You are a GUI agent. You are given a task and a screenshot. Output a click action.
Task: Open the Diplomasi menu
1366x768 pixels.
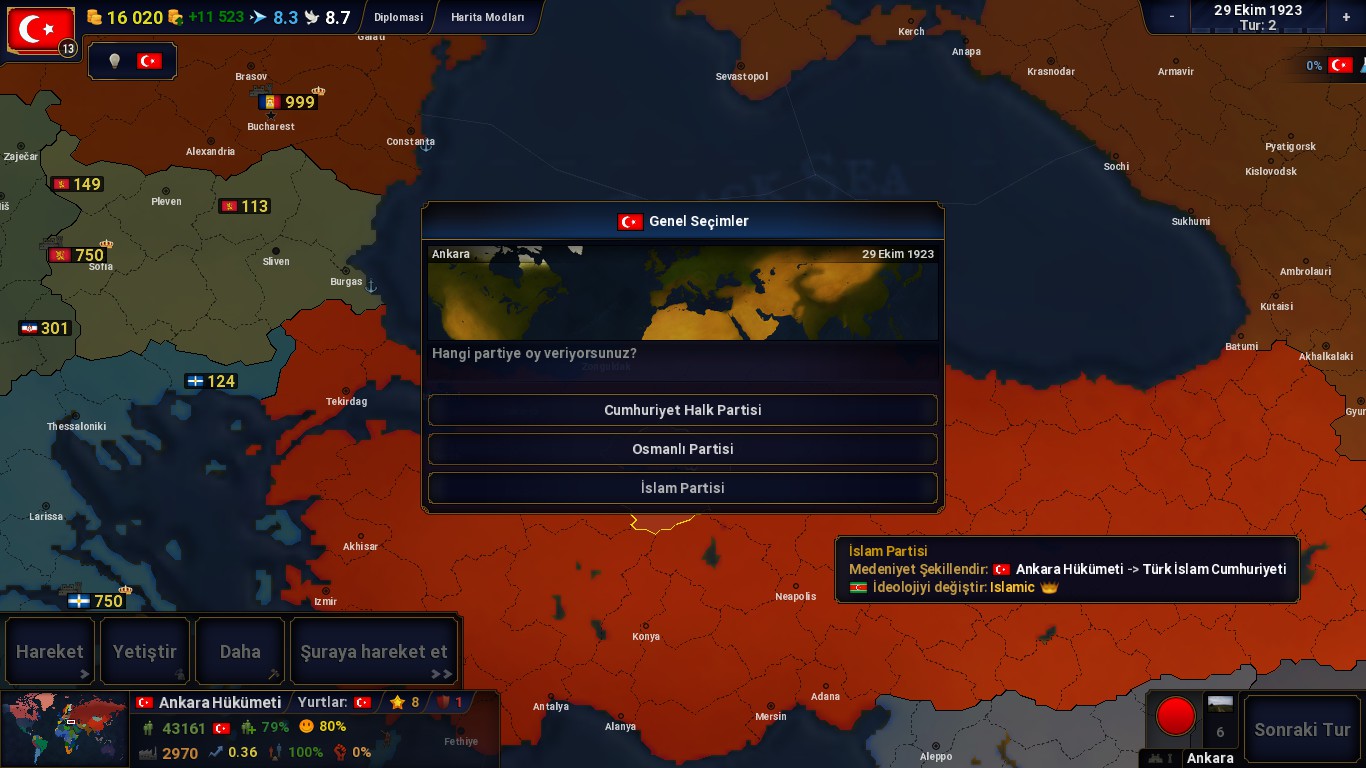(x=398, y=17)
